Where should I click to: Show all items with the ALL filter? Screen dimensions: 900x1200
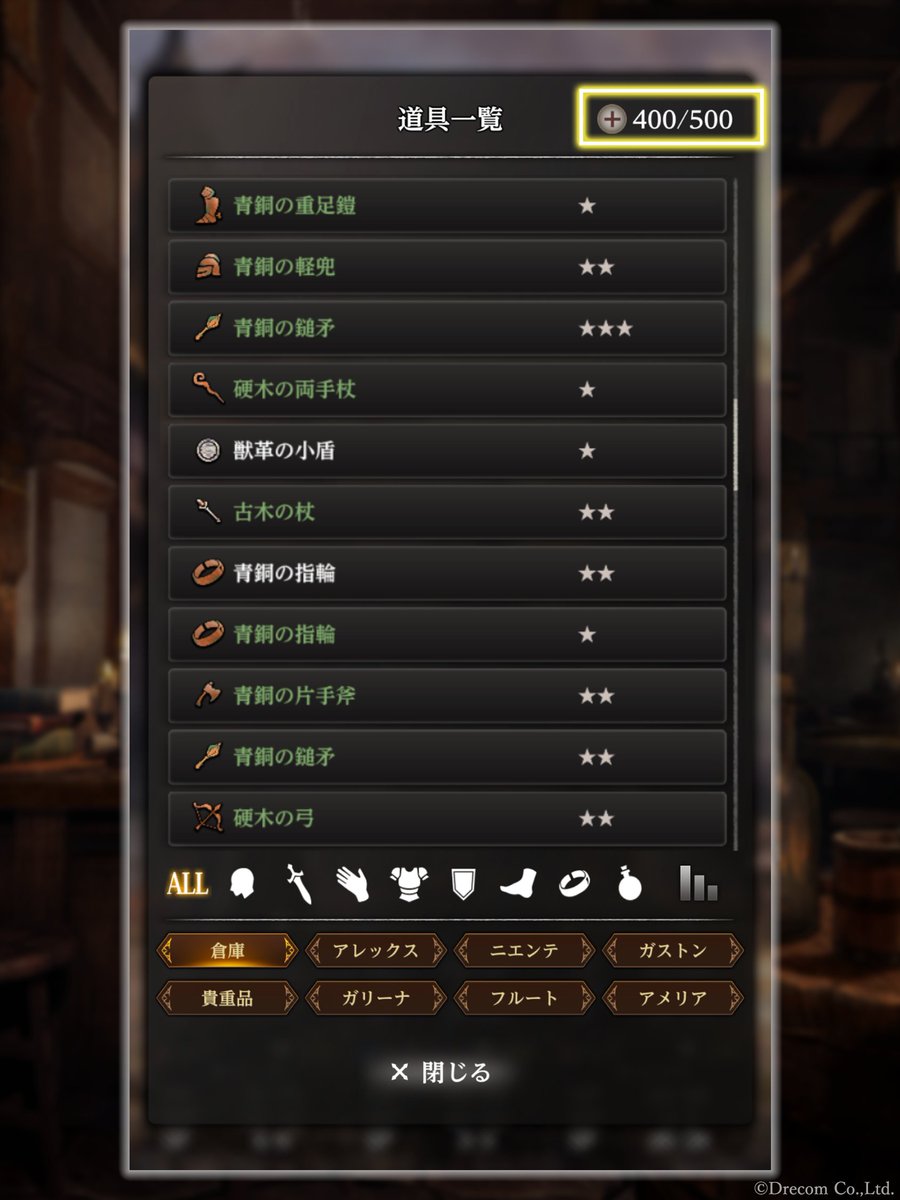click(x=187, y=884)
